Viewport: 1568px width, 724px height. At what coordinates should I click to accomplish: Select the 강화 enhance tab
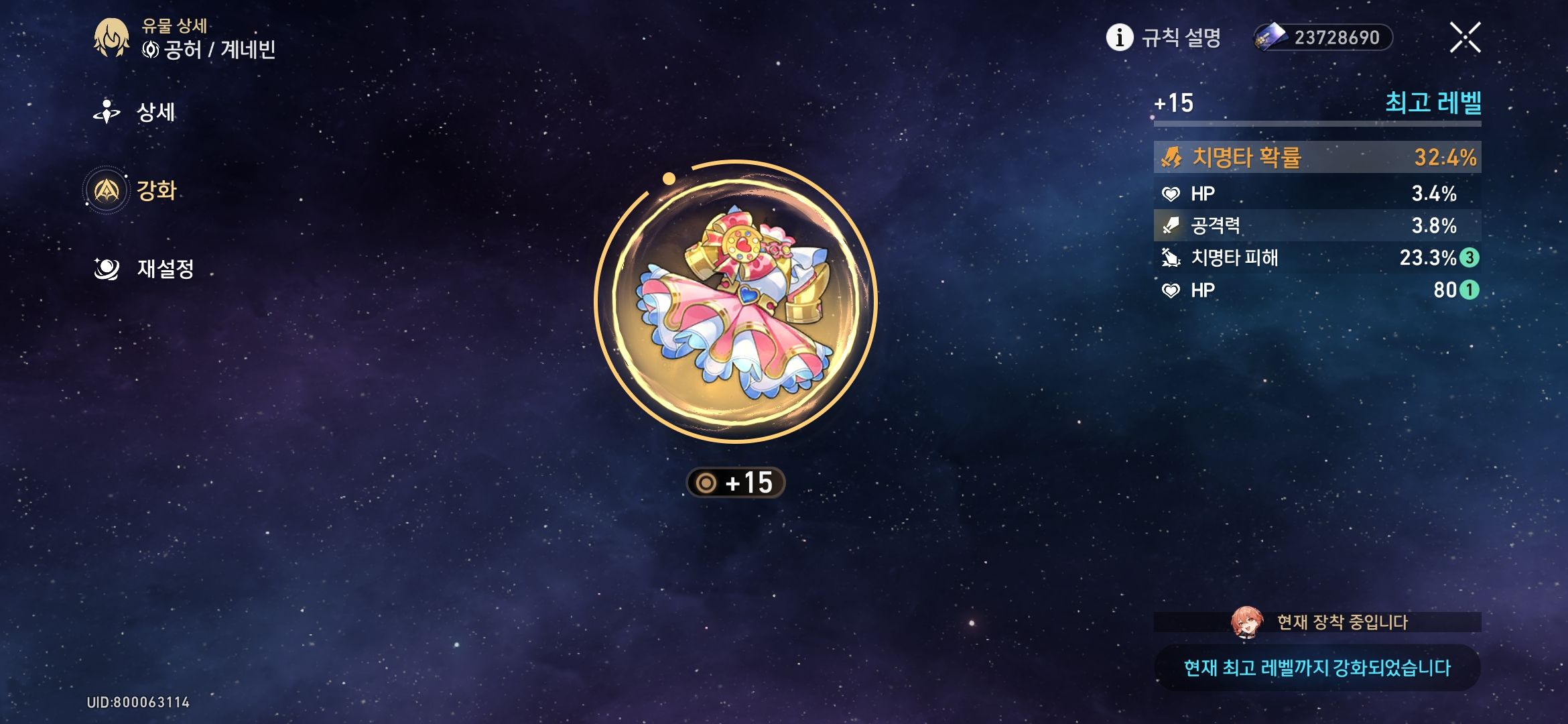click(134, 190)
